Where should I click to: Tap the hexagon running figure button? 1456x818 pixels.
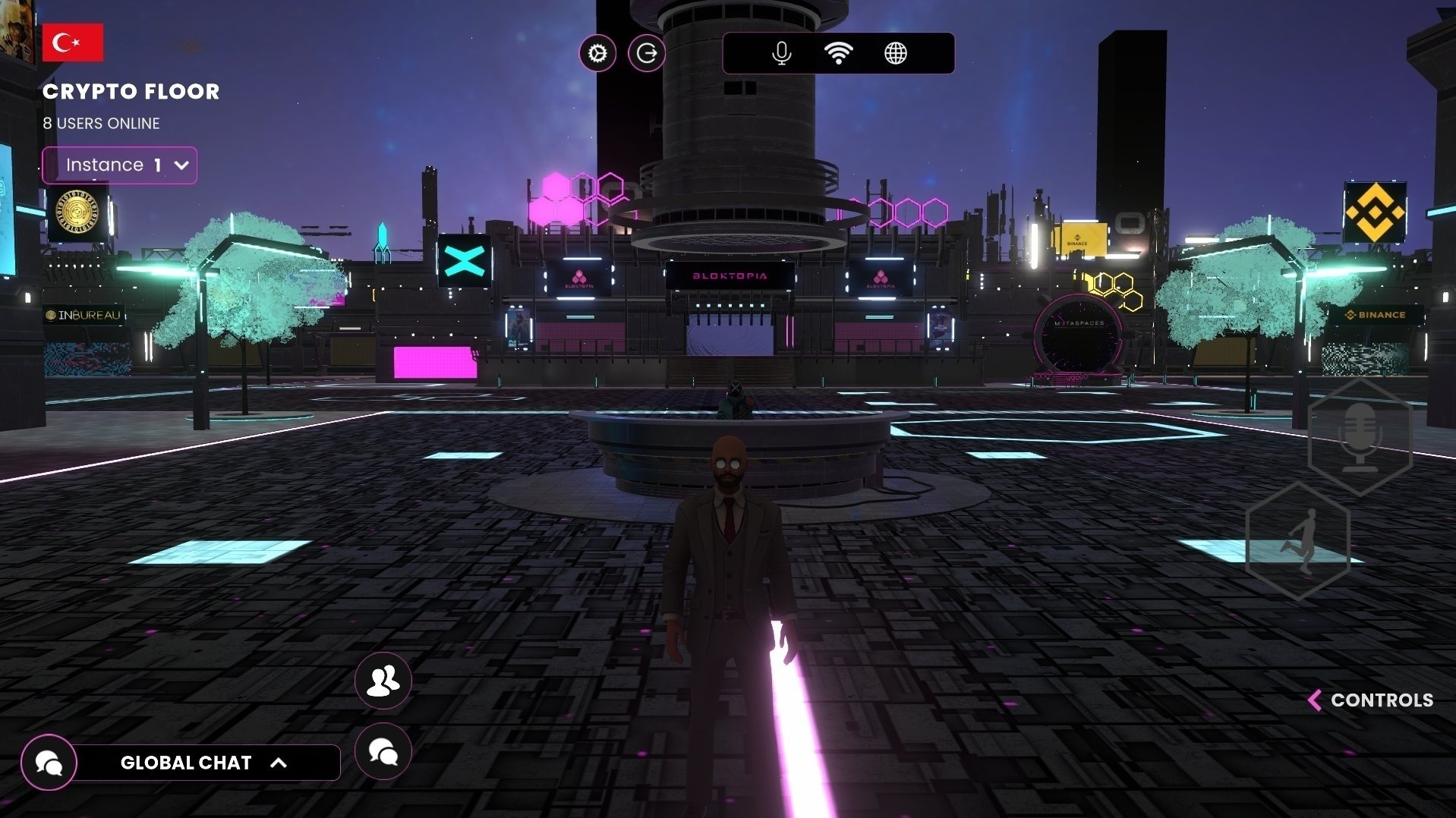tap(1298, 541)
